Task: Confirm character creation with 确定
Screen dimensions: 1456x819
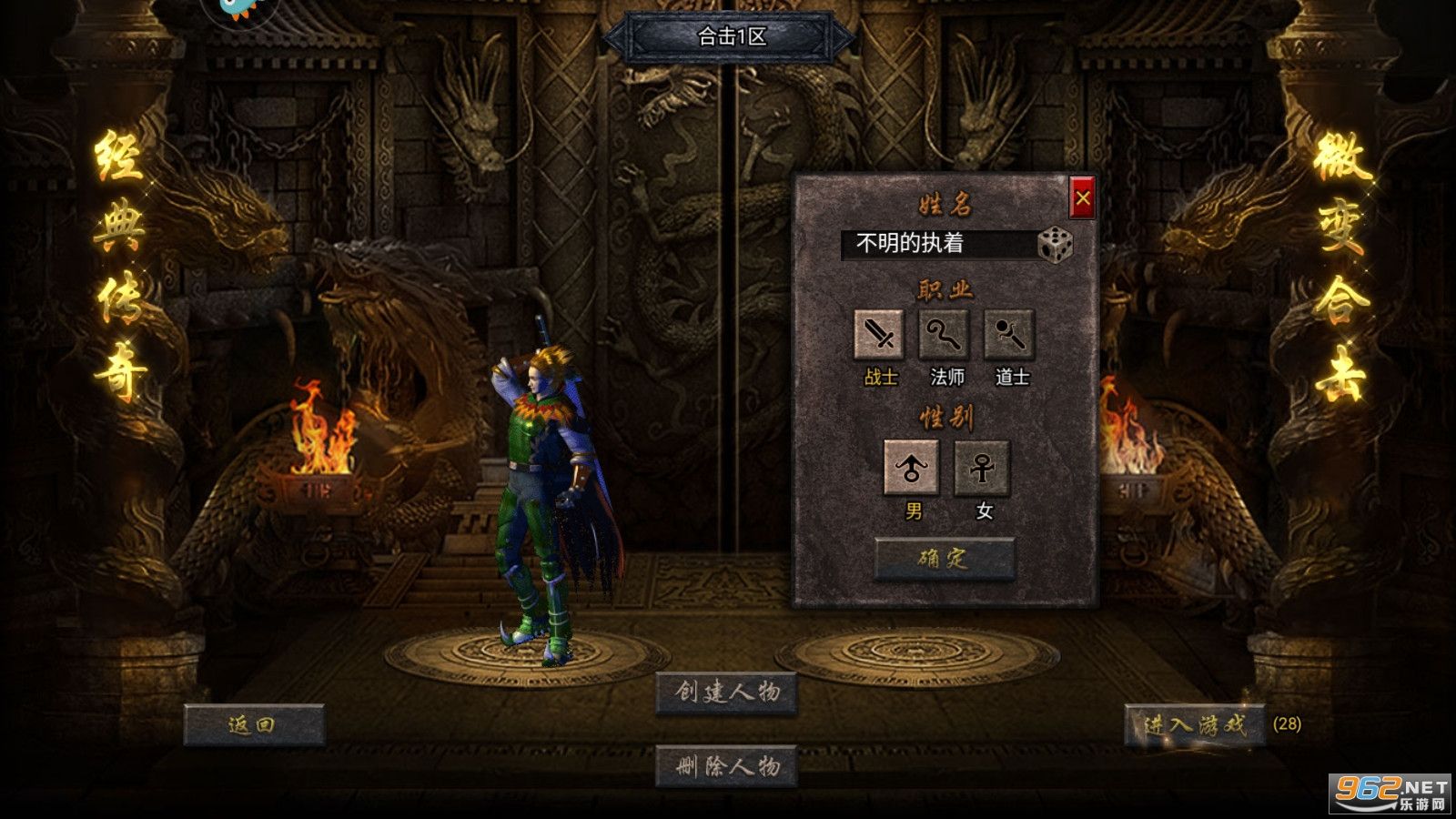Action: [x=944, y=558]
